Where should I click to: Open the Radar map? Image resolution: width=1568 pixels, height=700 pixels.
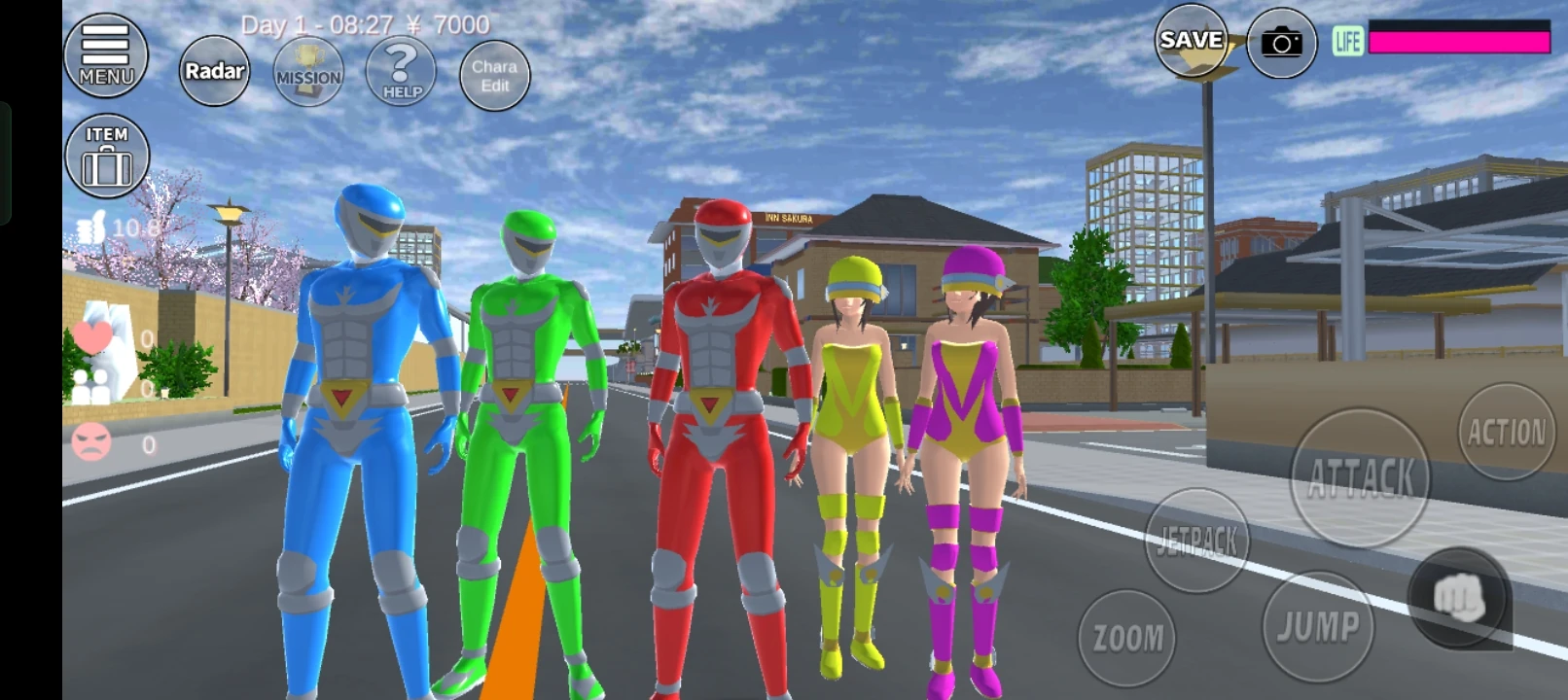pyautogui.click(x=213, y=72)
